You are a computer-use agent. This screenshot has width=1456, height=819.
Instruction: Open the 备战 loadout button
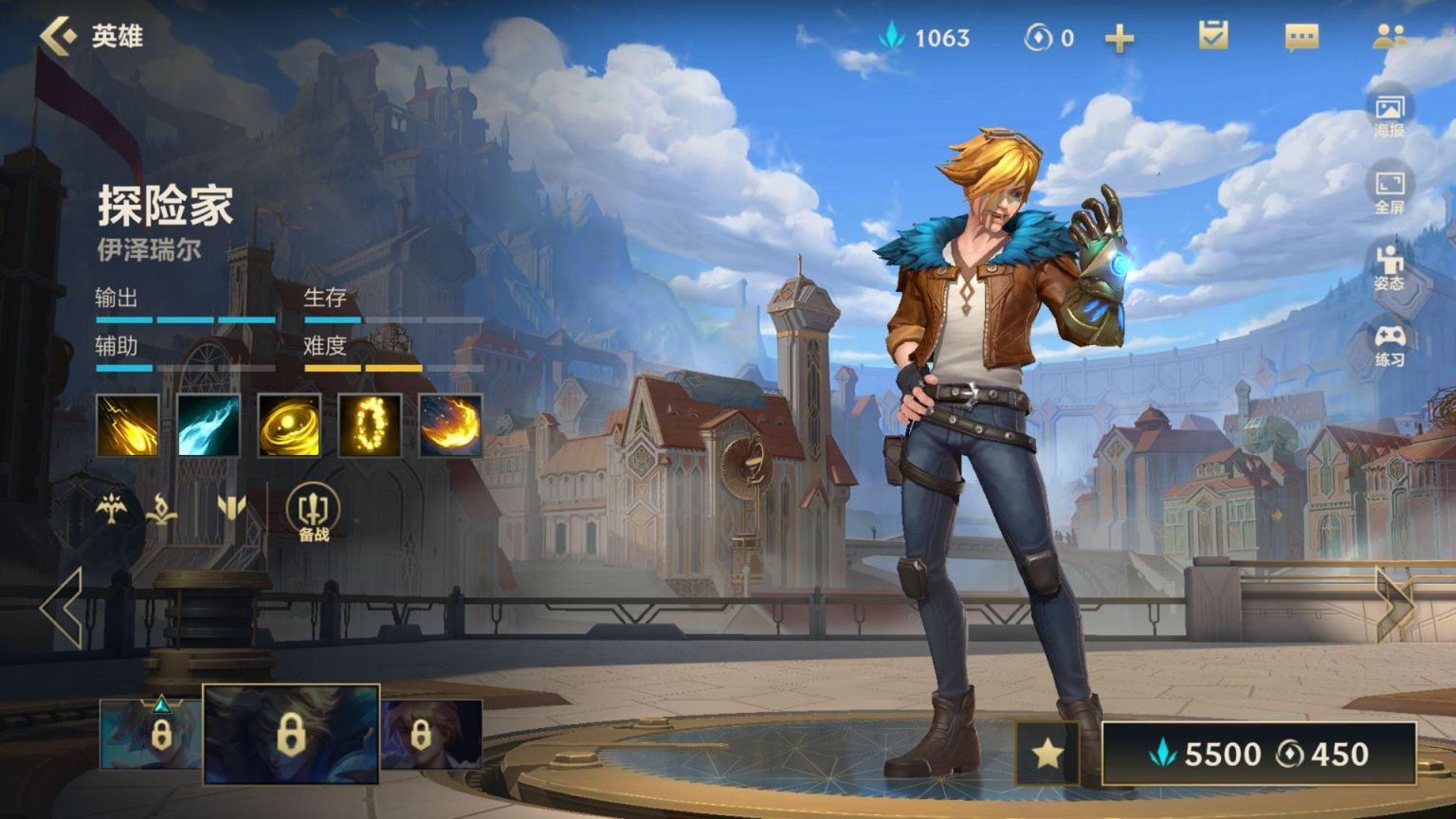tap(313, 513)
